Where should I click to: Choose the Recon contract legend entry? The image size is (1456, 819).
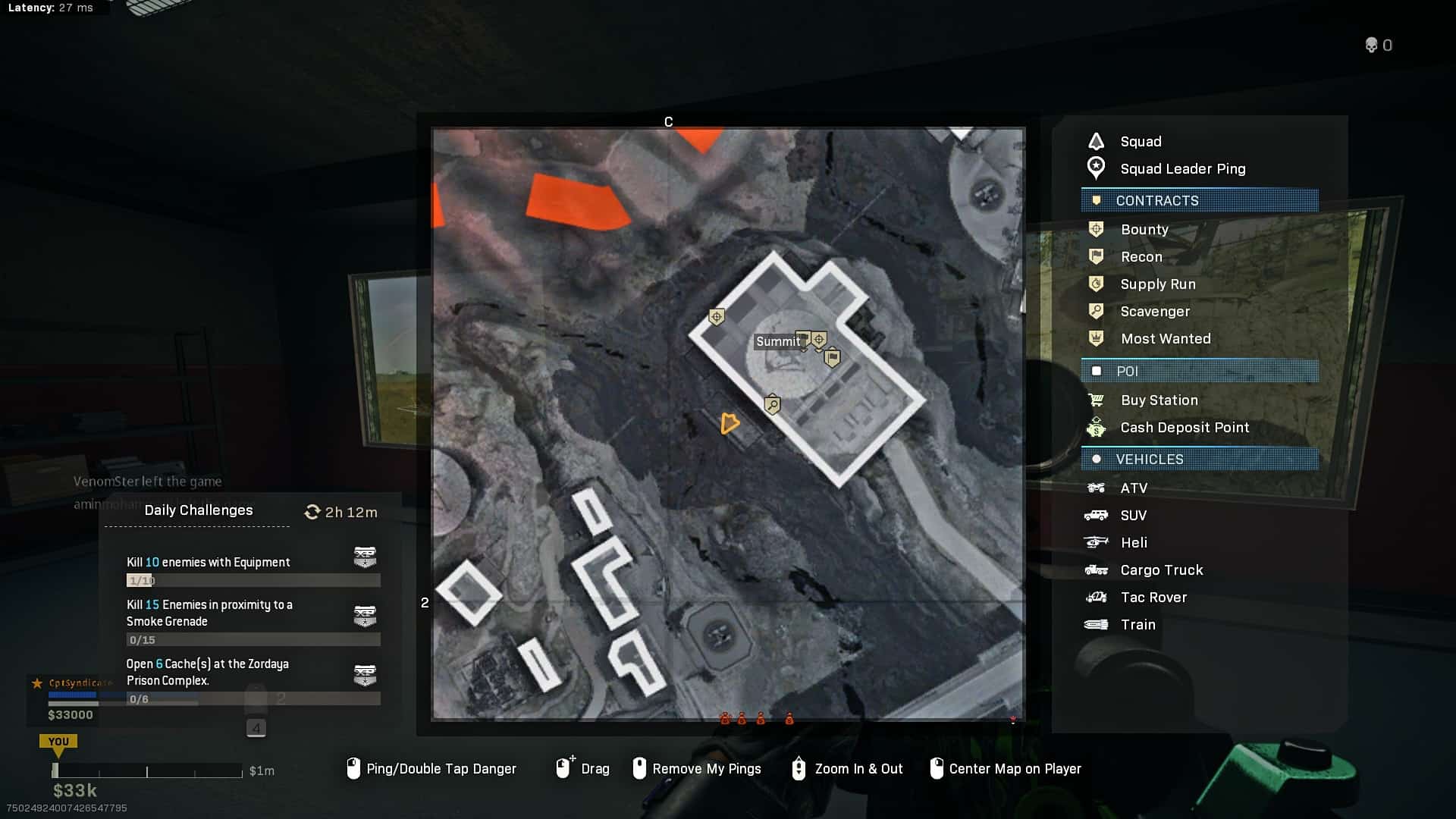(1141, 257)
